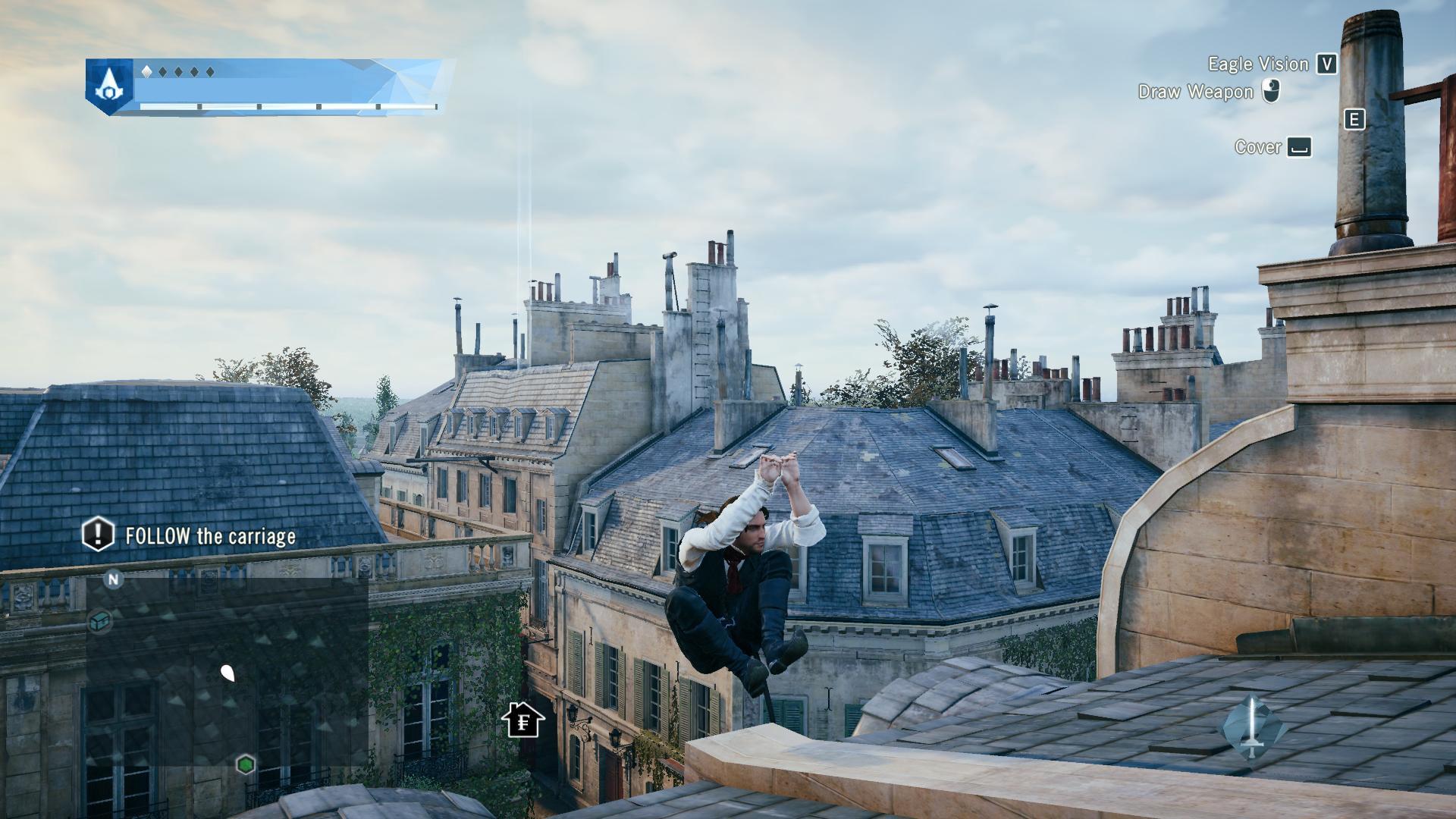Click the chest marker on the minimap
Image resolution: width=1456 pixels, height=819 pixels.
click(x=101, y=621)
